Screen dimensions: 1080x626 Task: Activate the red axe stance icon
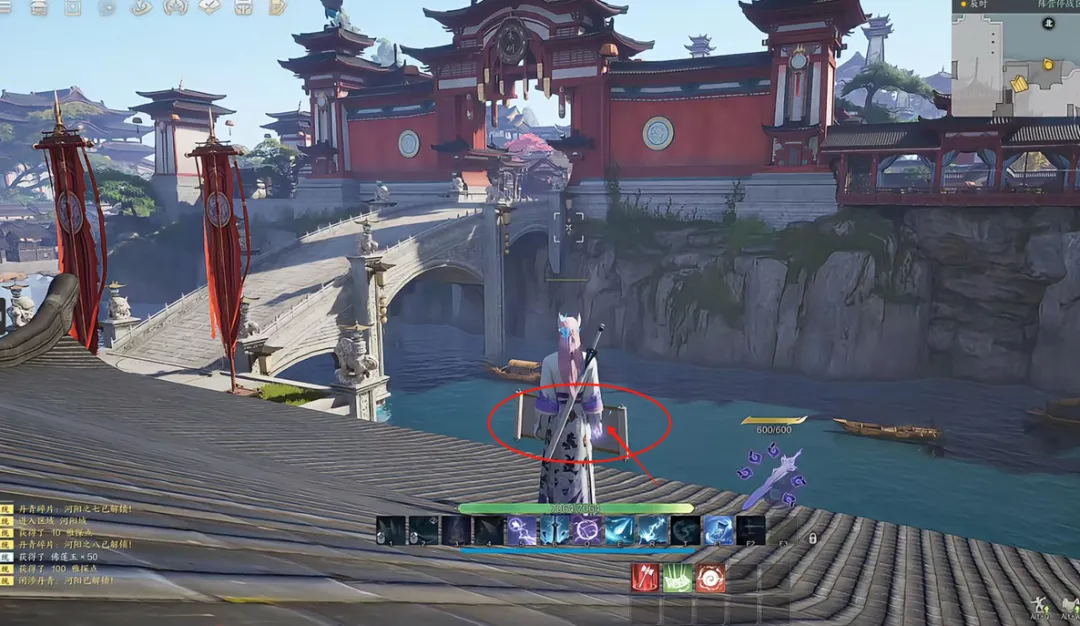(x=645, y=578)
